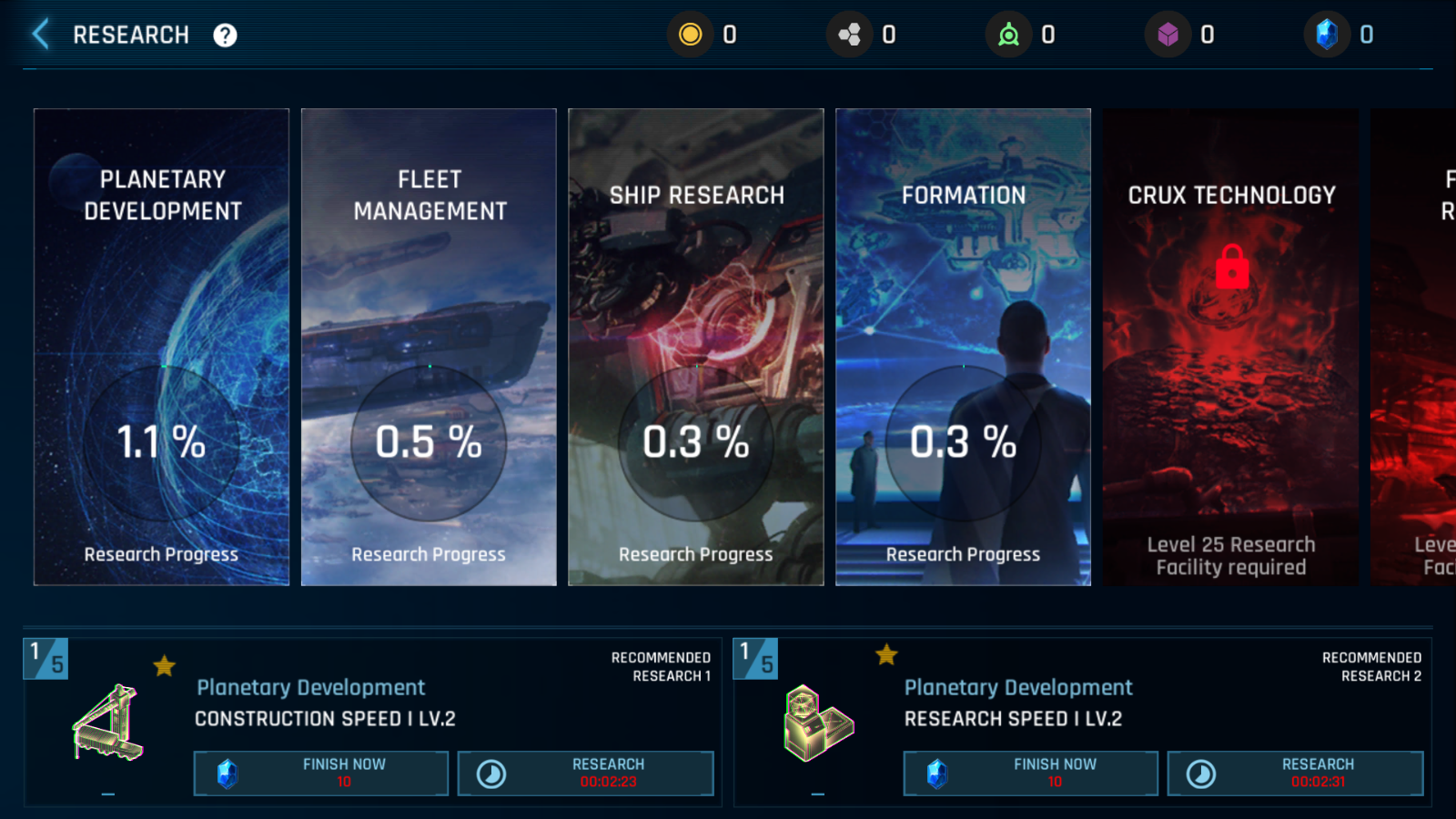Screen dimensions: 1456x819
Task: Open the question mark help icon
Action: pyautogui.click(x=225, y=35)
